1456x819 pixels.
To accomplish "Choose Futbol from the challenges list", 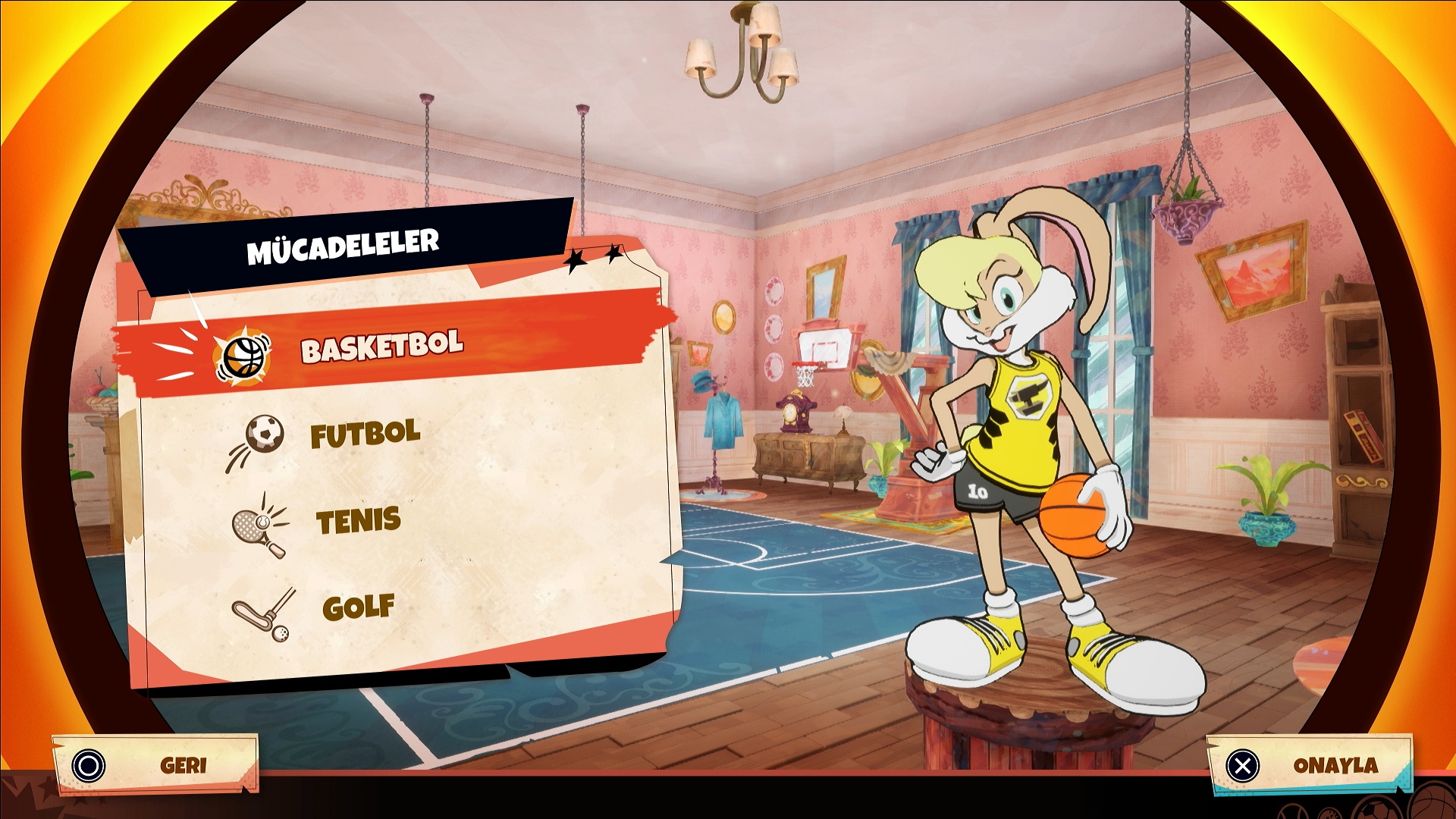I will coord(364,435).
